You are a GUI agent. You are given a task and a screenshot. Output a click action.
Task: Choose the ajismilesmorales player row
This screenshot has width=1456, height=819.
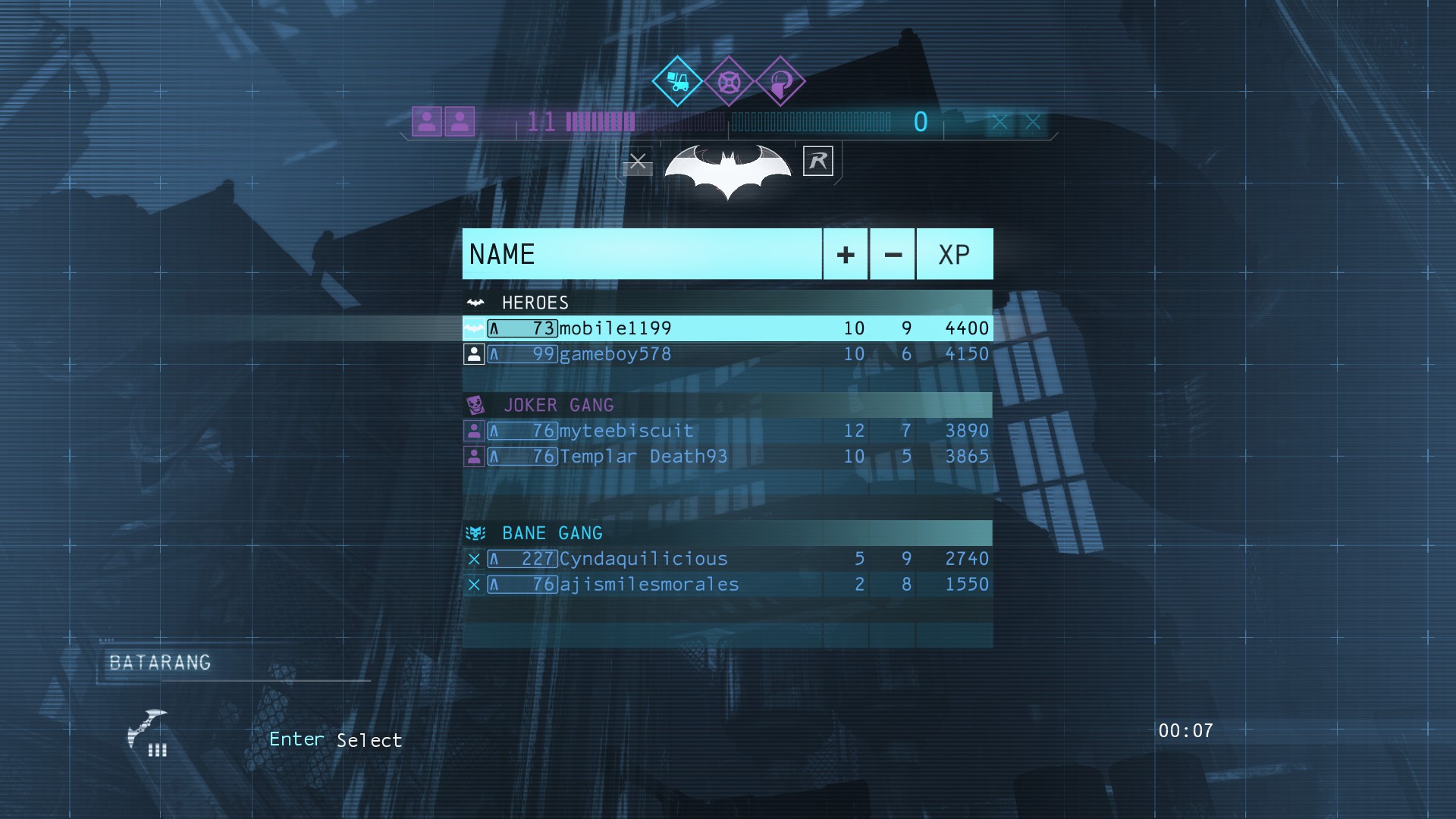click(726, 585)
